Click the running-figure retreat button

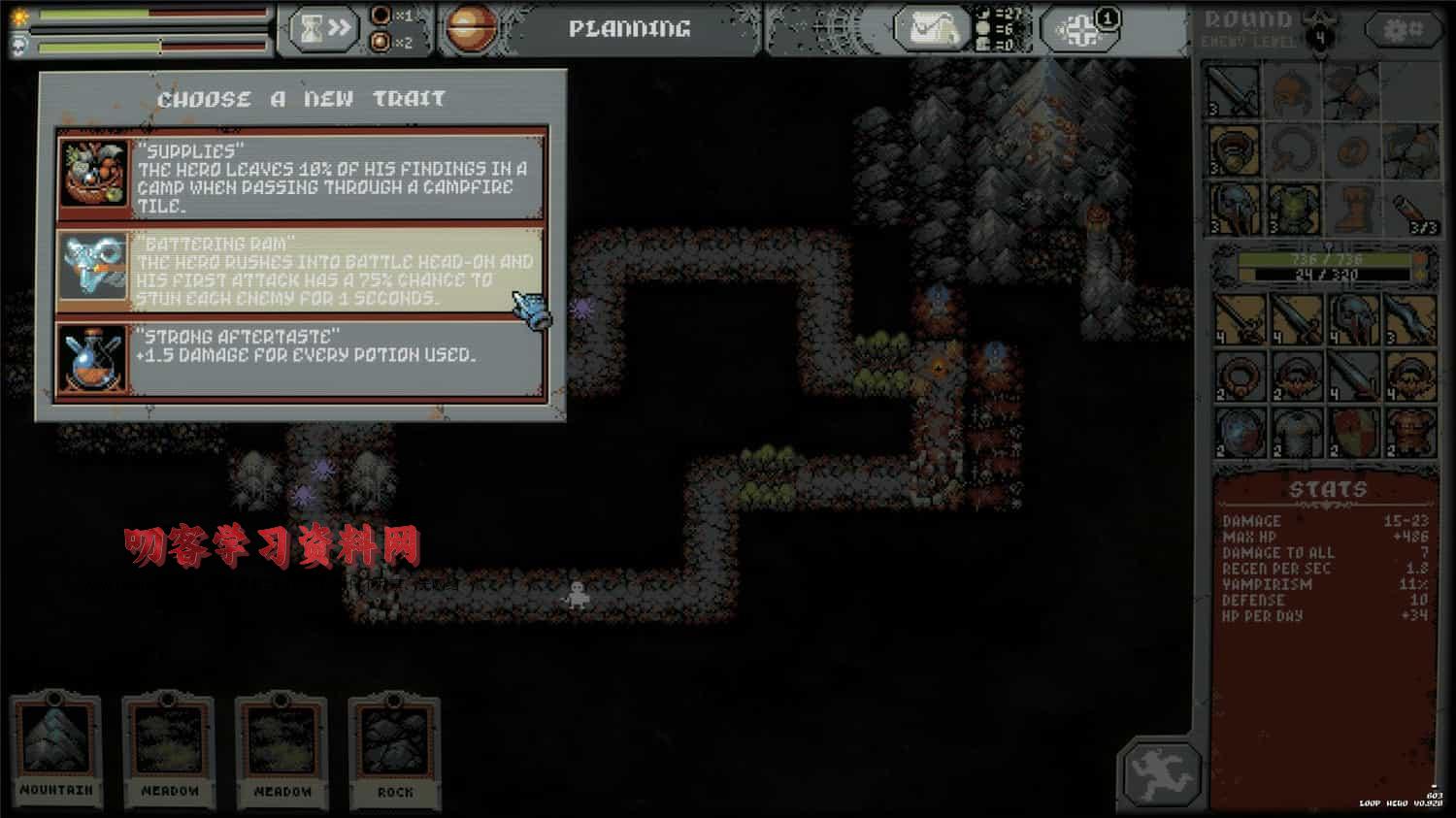point(1161,773)
